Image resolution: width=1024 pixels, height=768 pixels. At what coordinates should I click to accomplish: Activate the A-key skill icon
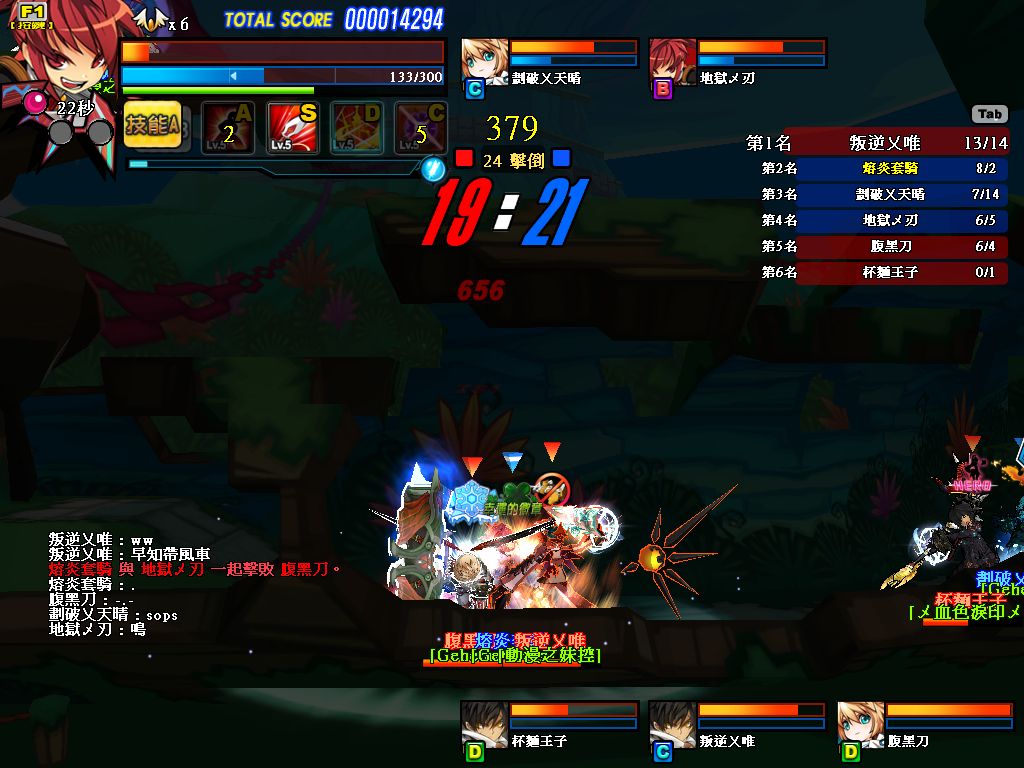(228, 128)
